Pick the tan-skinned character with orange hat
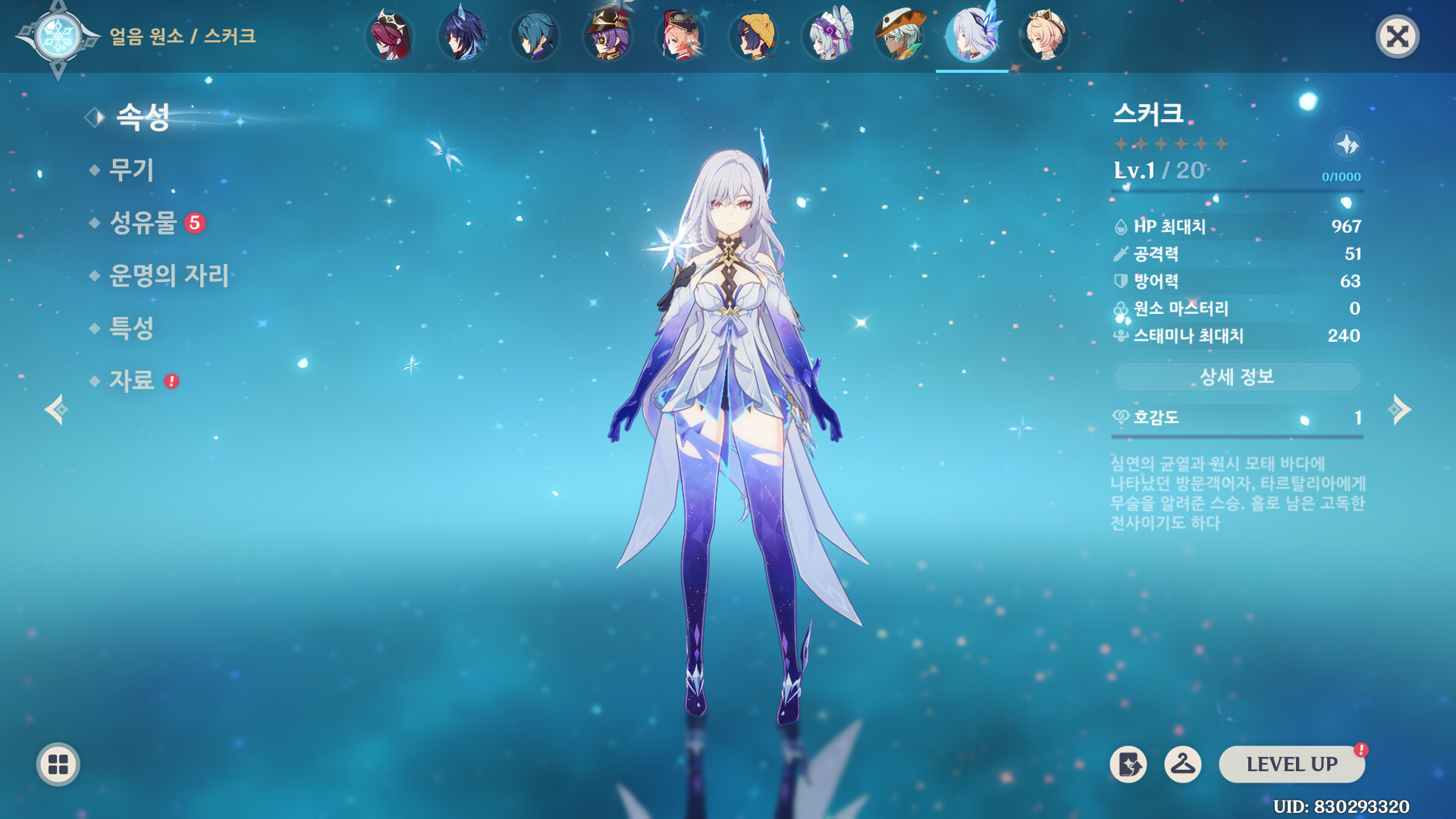1456x819 pixels. pyautogui.click(x=899, y=36)
